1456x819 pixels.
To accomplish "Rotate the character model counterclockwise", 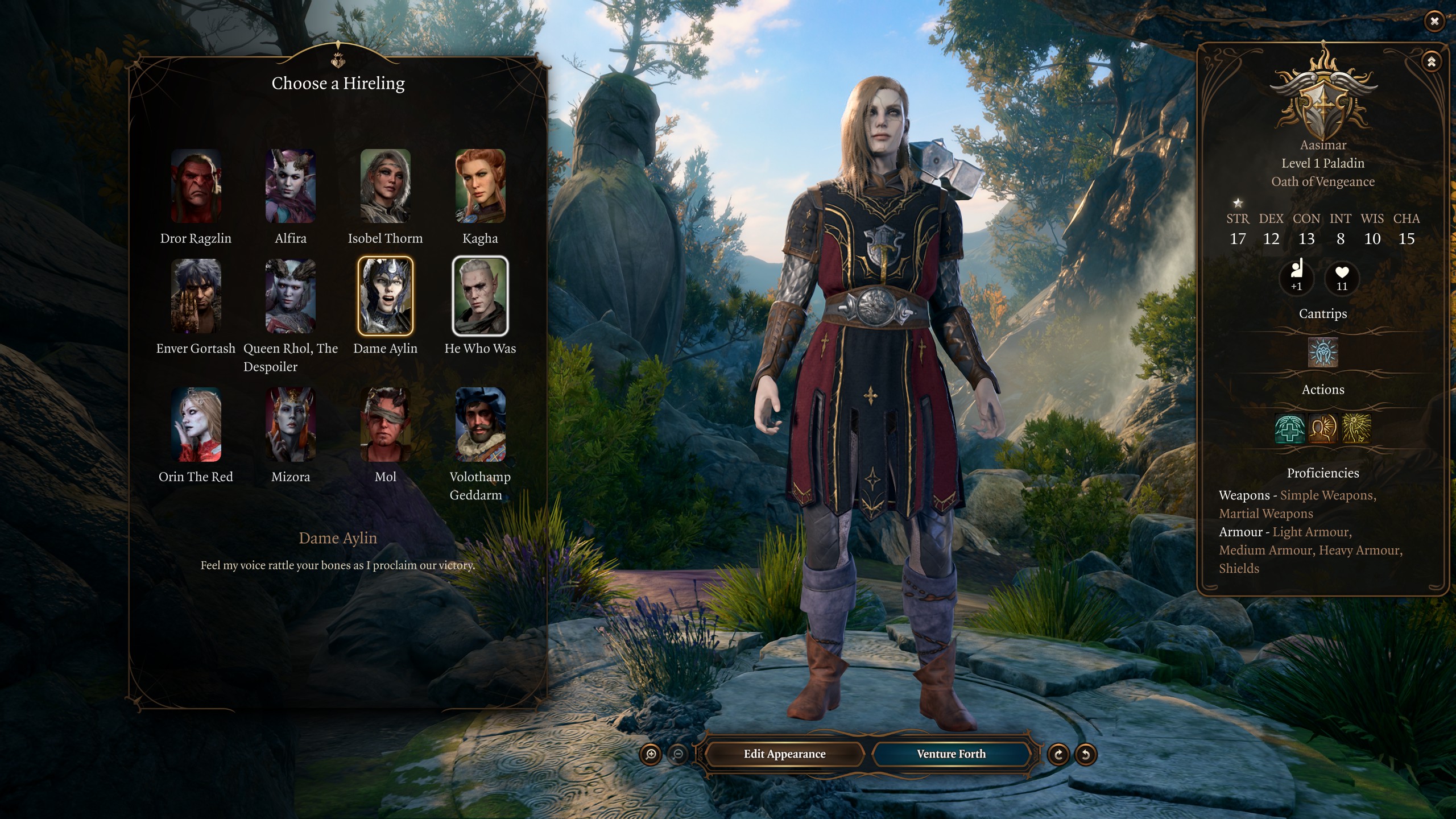I will (x=1085, y=755).
